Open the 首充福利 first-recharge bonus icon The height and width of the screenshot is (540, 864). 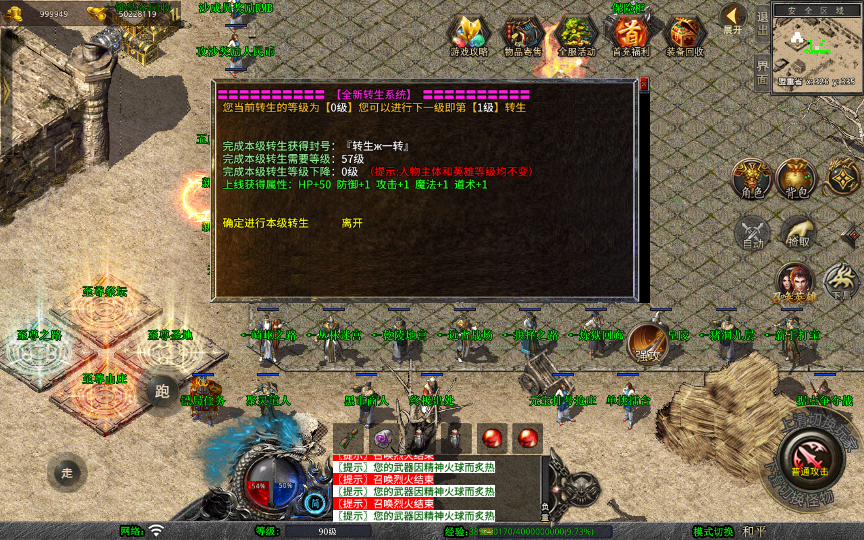tap(630, 33)
